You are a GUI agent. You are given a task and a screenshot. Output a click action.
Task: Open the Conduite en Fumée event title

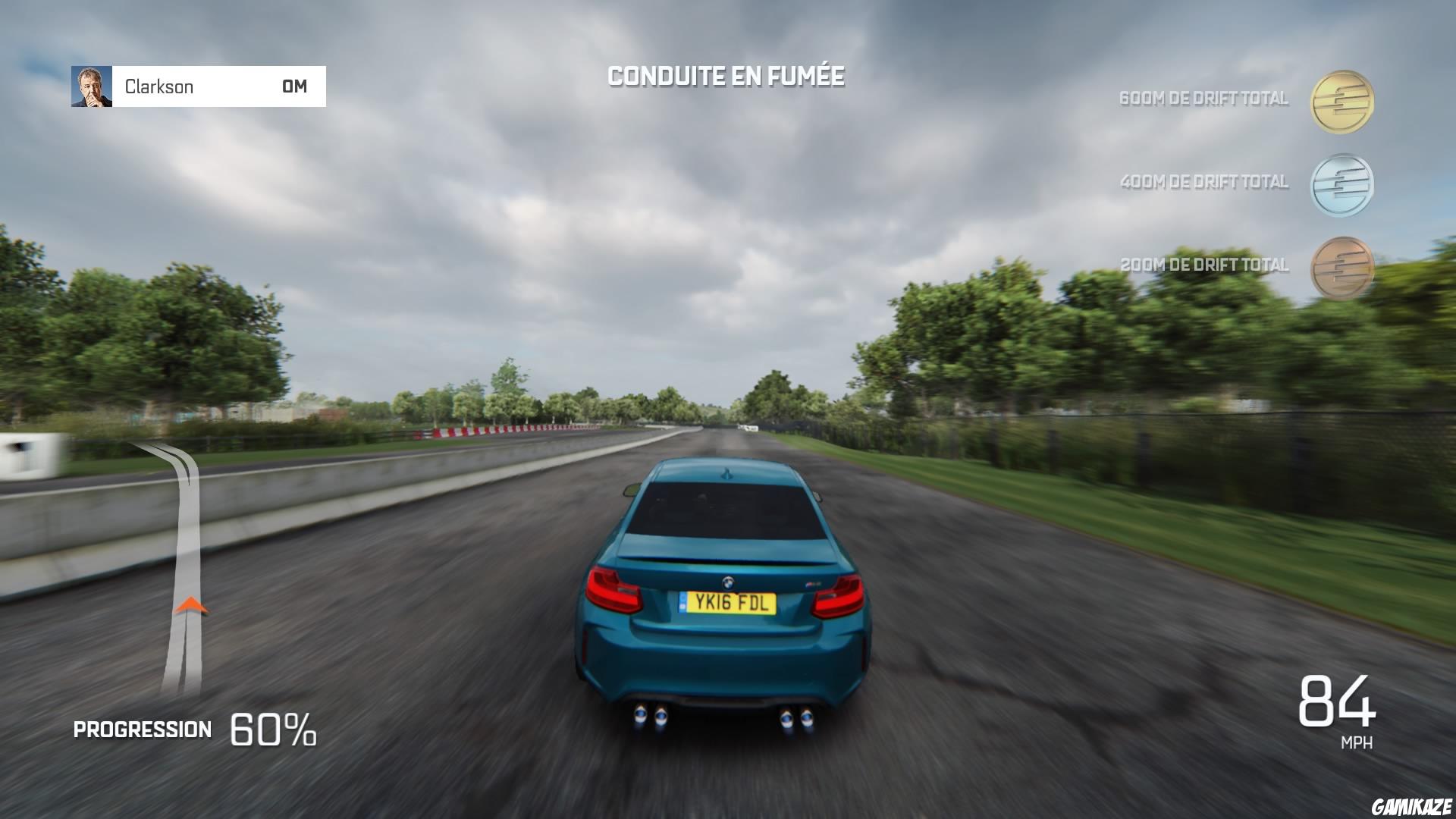tap(726, 75)
